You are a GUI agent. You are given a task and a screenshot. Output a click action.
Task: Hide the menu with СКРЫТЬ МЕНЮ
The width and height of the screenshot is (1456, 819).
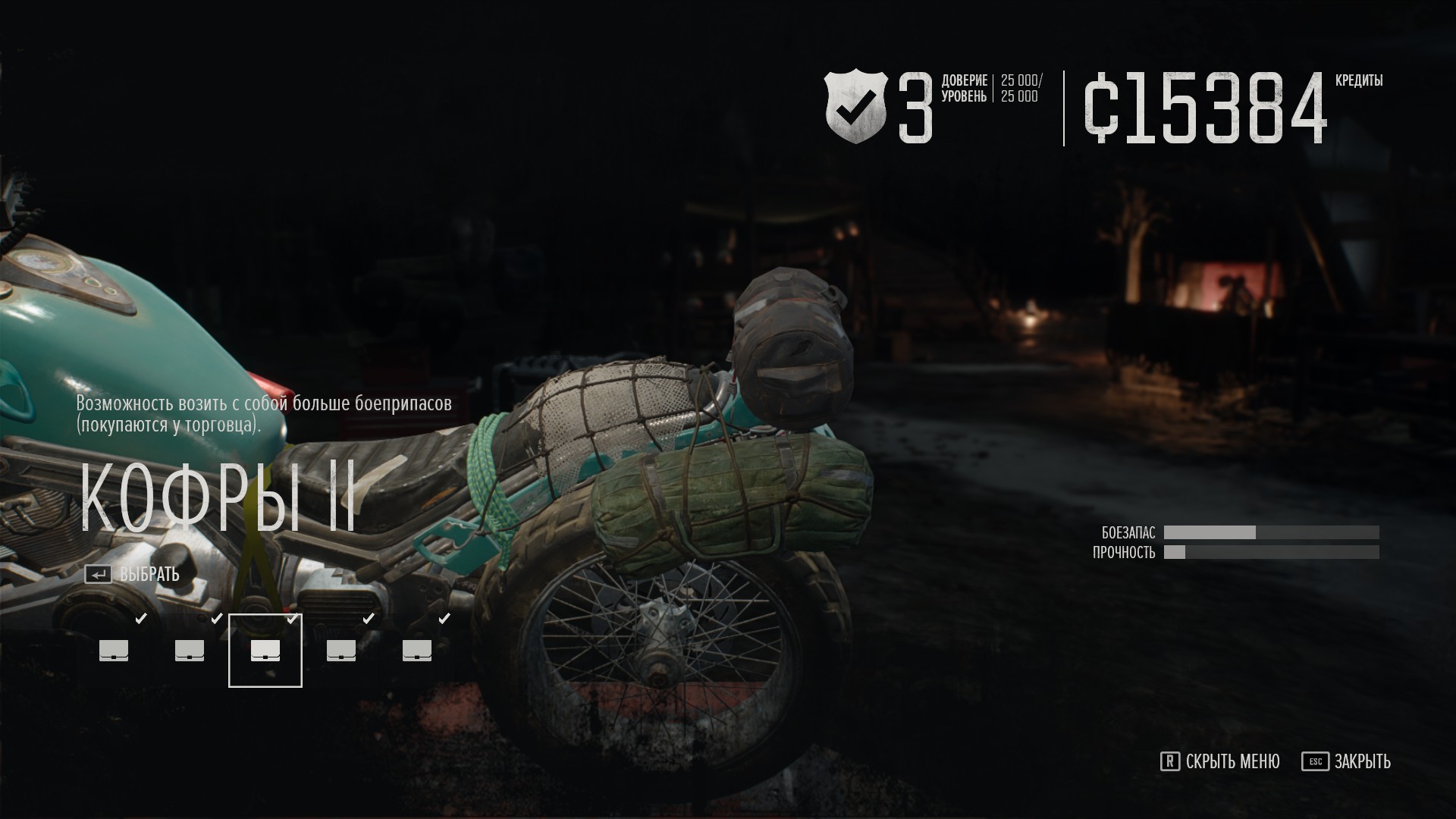tap(1220, 761)
